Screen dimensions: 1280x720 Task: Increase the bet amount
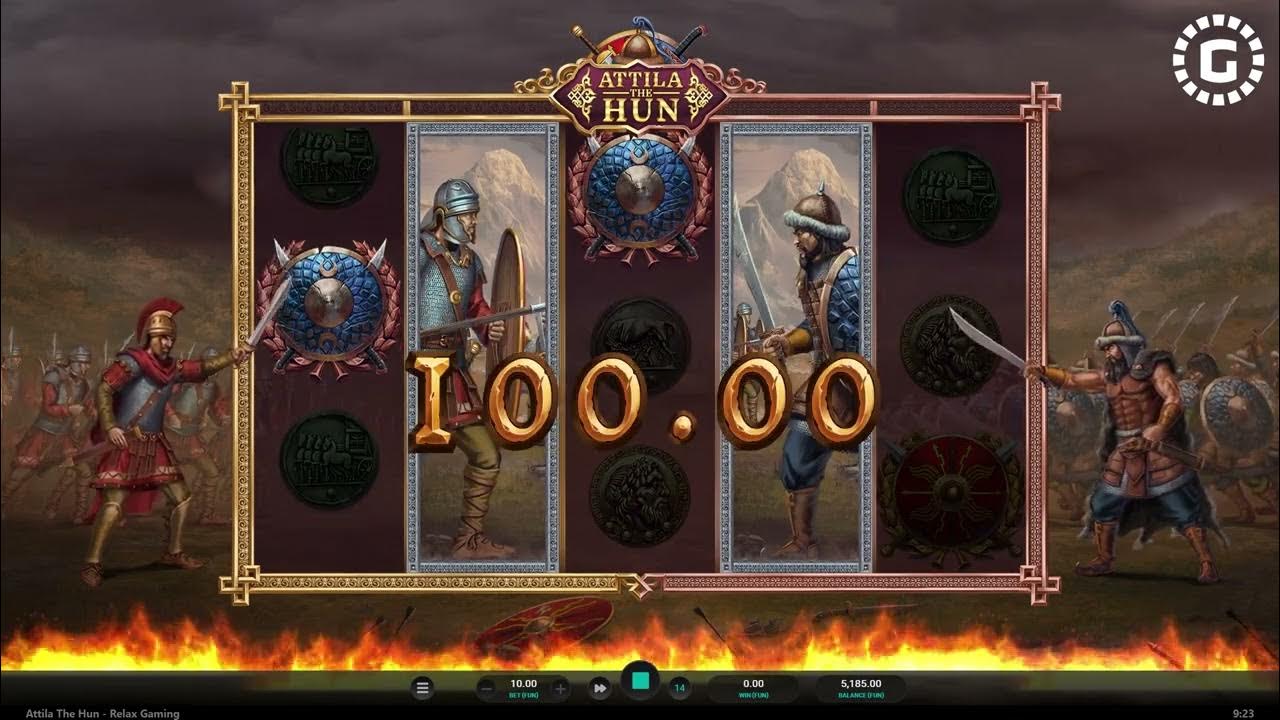pyautogui.click(x=560, y=686)
